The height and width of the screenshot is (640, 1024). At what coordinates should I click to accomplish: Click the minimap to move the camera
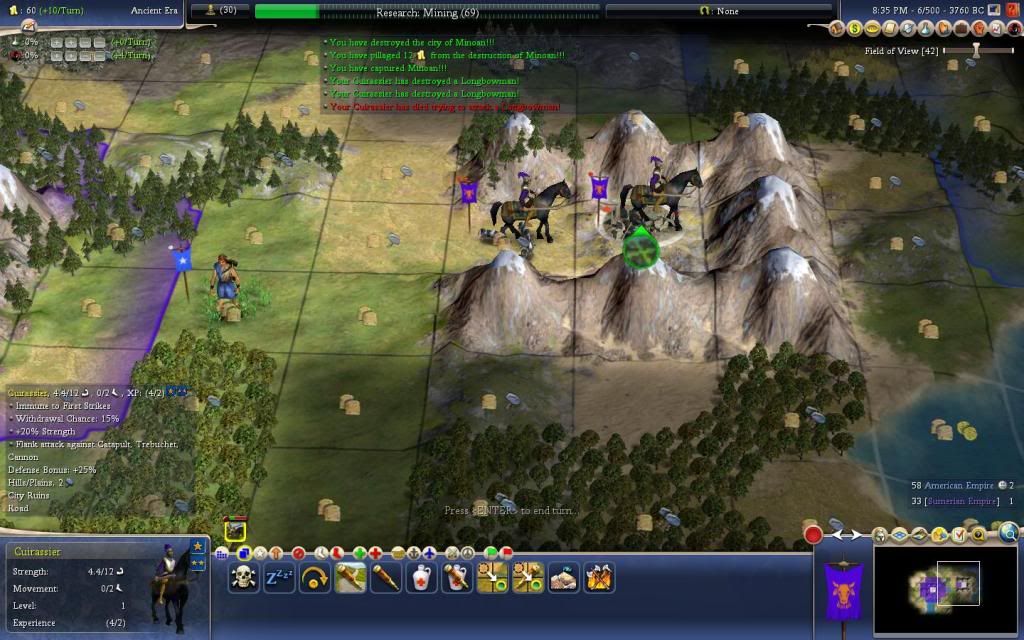[946, 589]
